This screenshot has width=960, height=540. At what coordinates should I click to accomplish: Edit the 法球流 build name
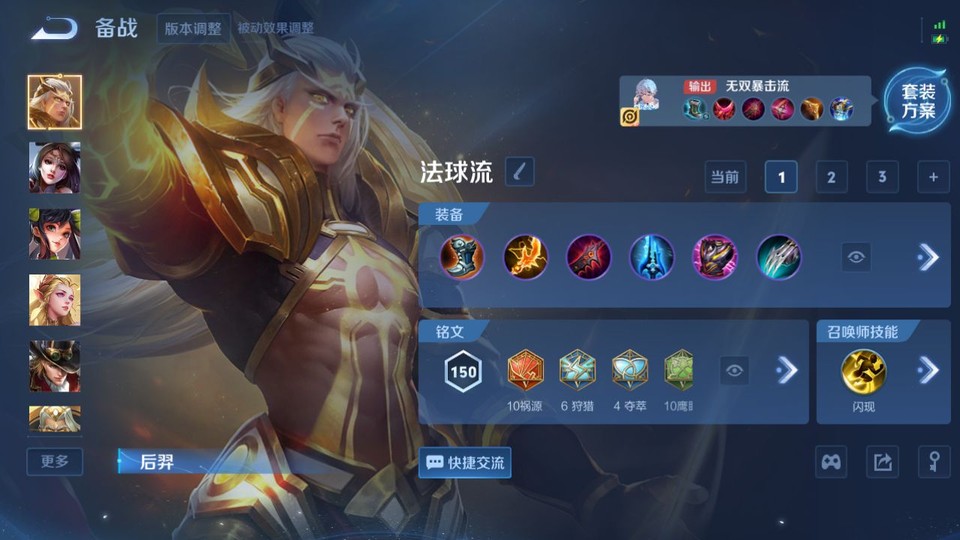coord(519,172)
